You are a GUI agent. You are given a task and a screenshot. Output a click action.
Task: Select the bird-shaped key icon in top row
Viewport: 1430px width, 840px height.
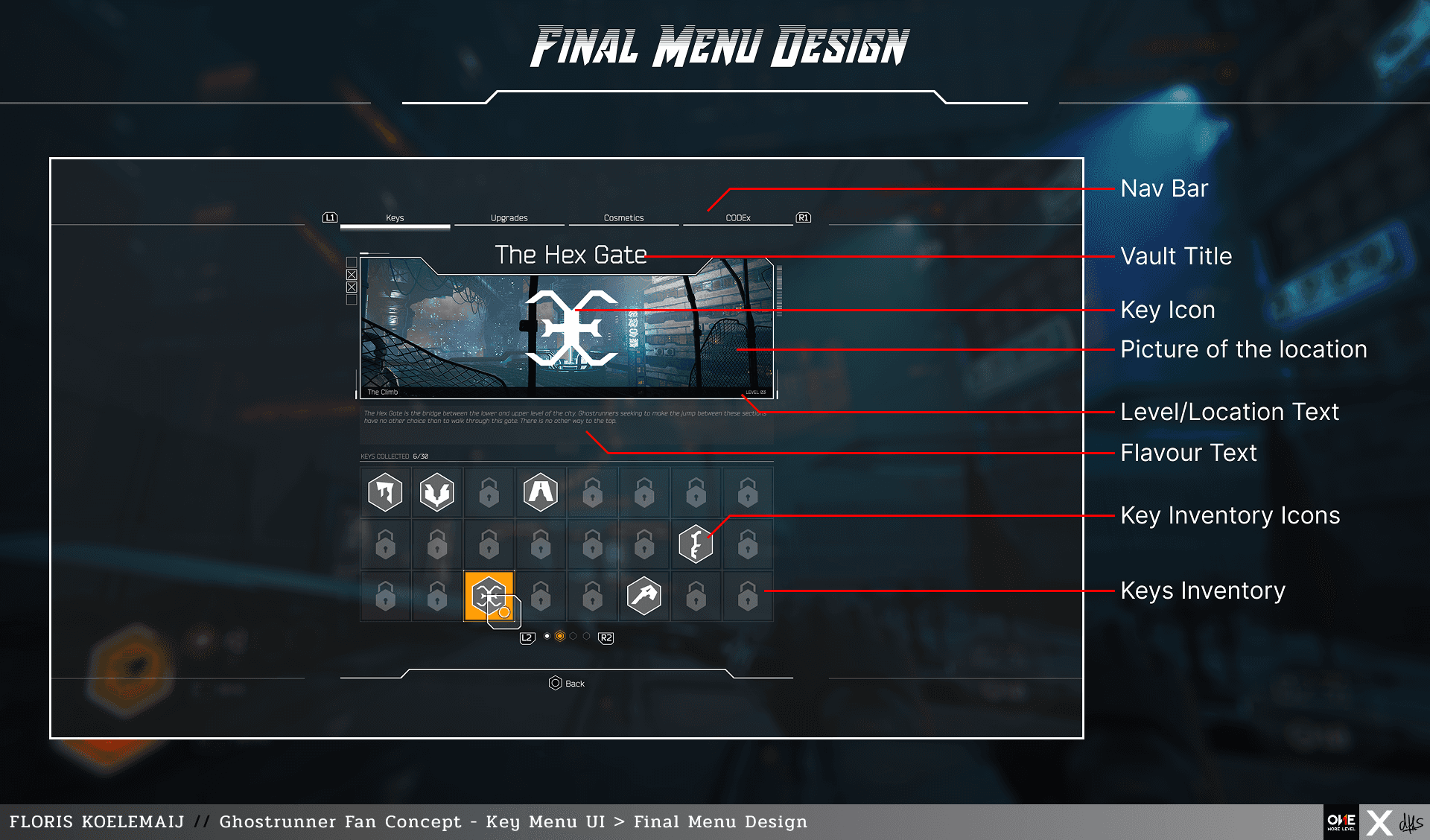tap(437, 491)
